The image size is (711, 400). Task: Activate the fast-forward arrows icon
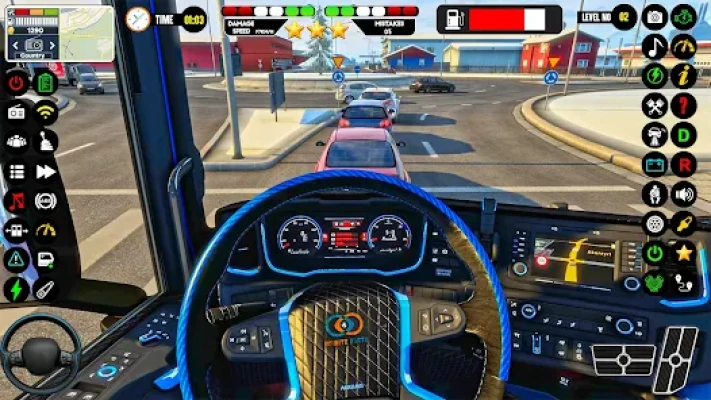[x=45, y=171]
